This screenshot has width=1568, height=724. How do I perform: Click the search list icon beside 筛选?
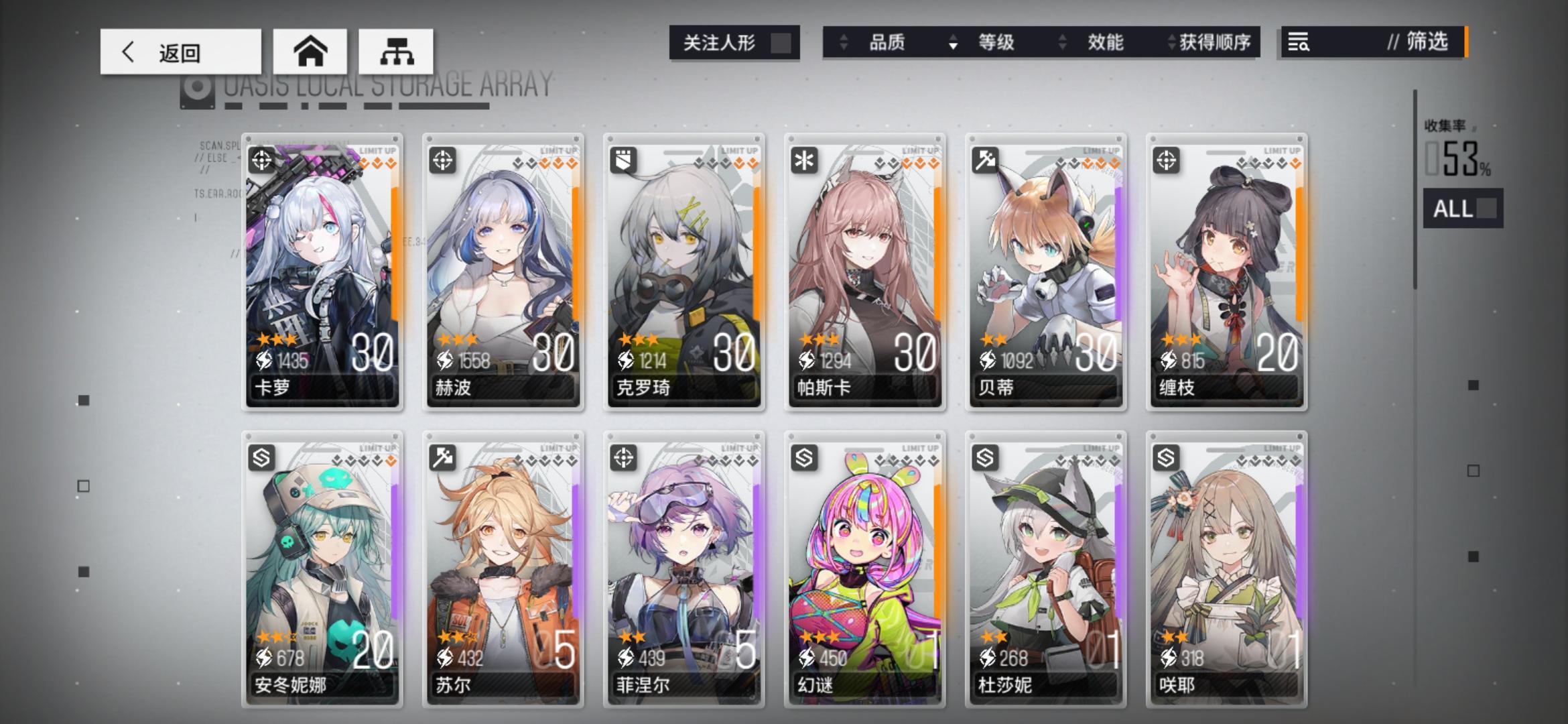click(x=1297, y=43)
